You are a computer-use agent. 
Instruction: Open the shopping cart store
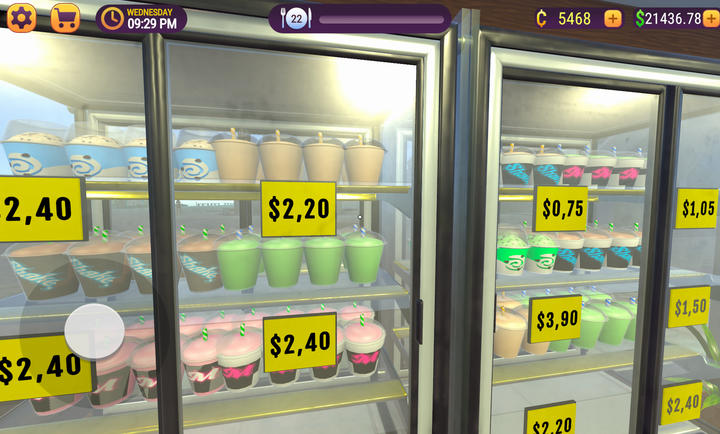click(x=65, y=18)
